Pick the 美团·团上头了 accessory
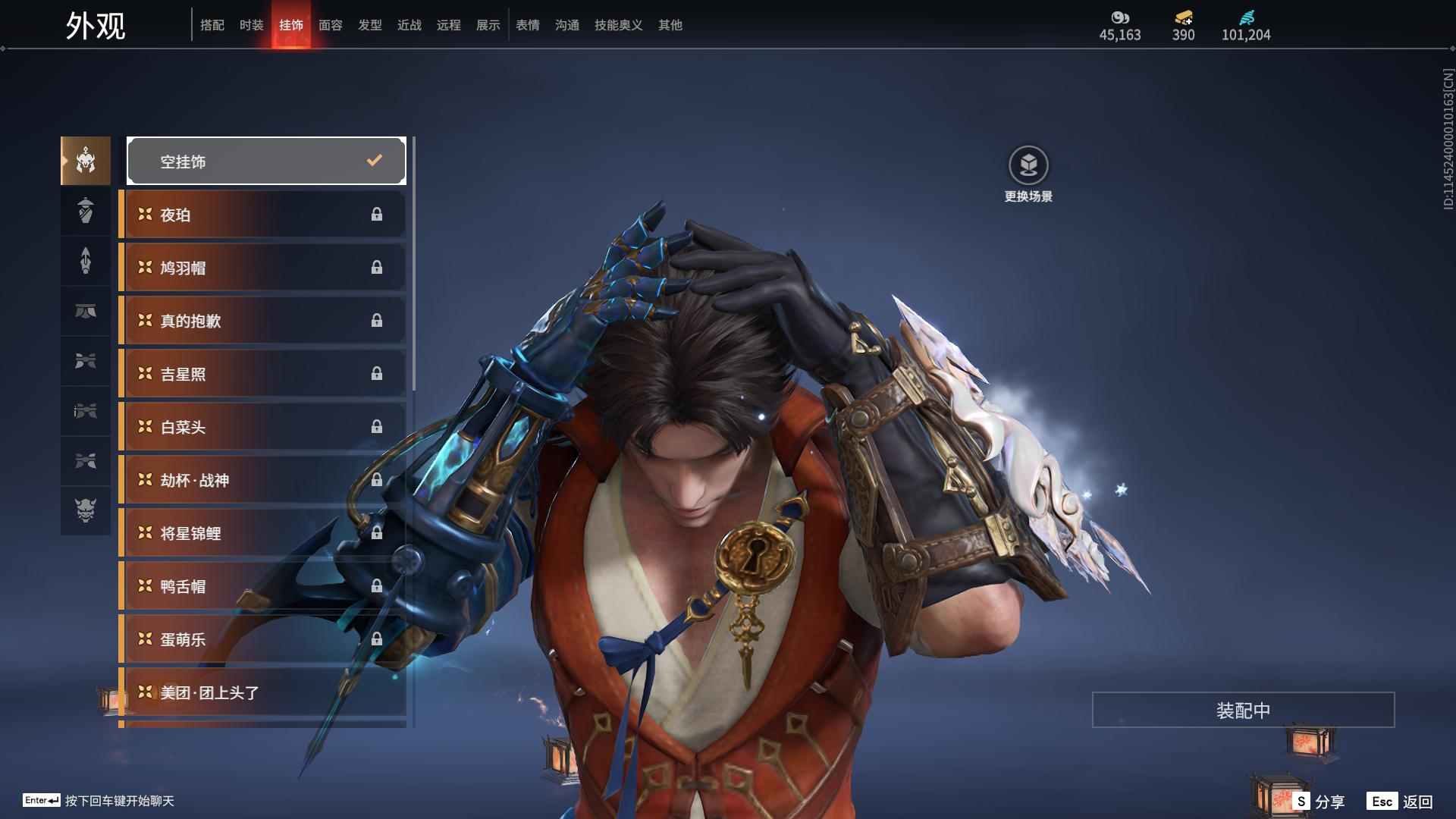1456x819 pixels. point(262,692)
